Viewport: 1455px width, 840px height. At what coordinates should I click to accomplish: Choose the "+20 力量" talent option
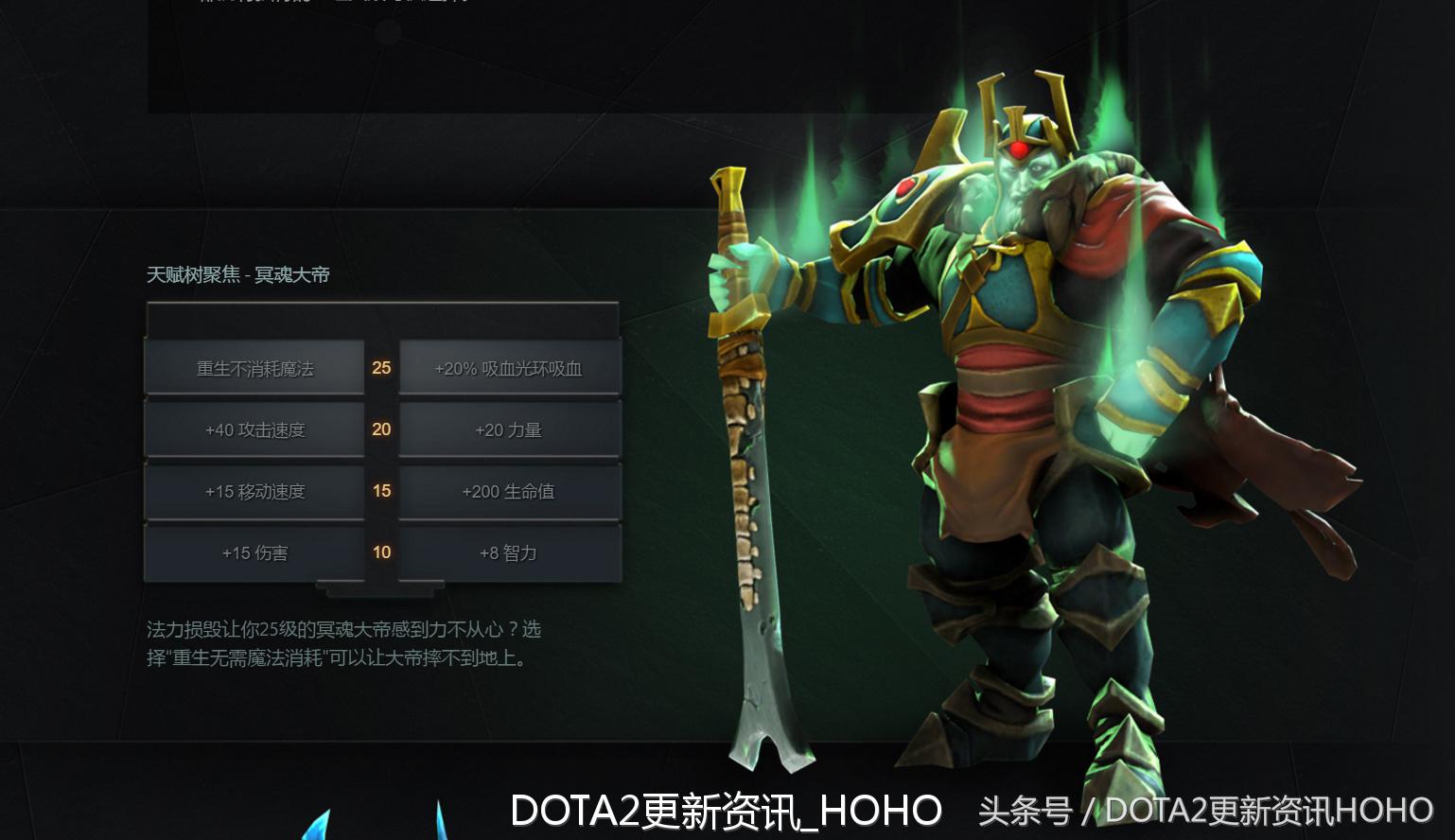(x=509, y=429)
